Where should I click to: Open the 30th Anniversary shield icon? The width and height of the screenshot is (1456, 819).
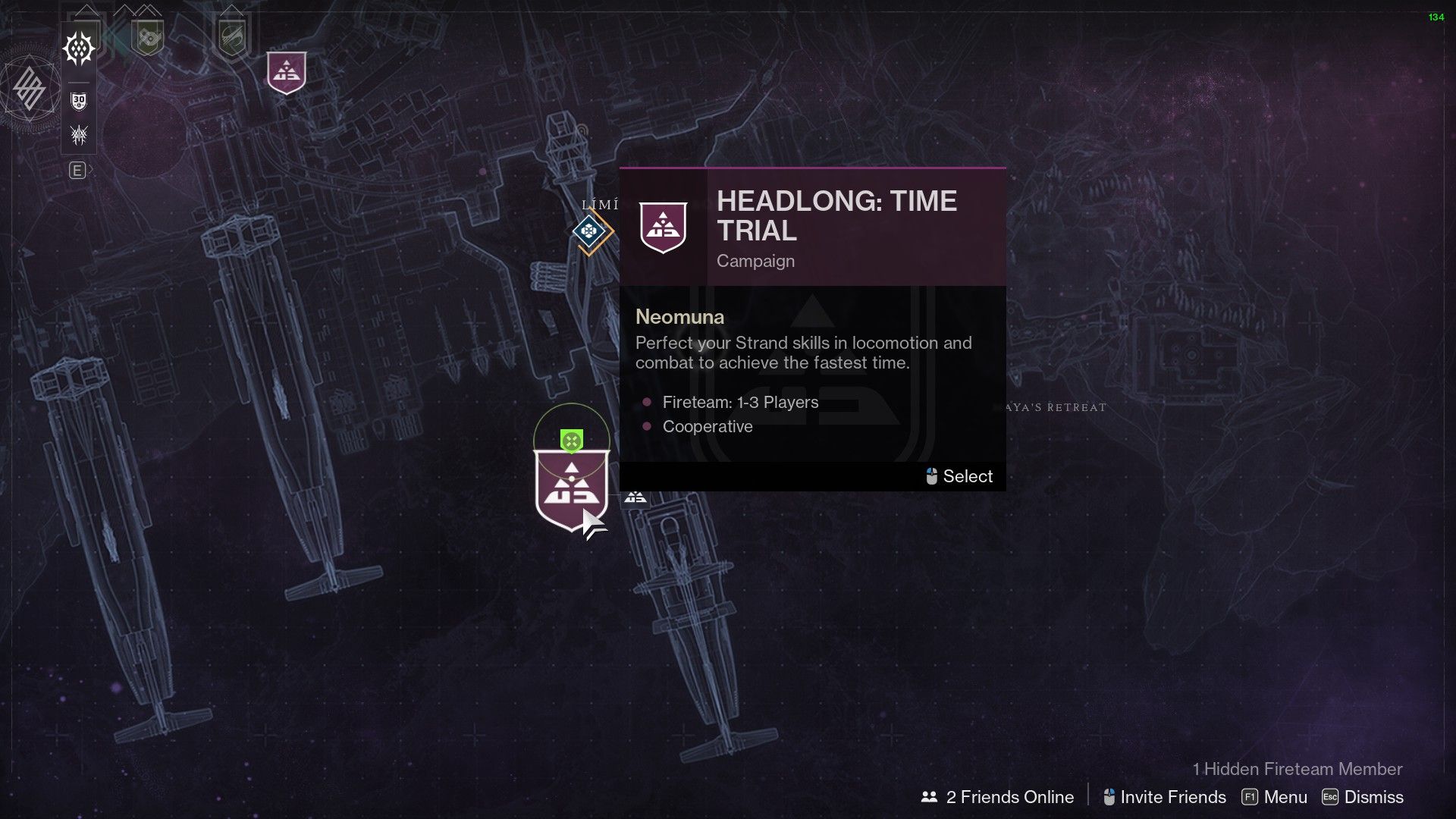click(79, 99)
